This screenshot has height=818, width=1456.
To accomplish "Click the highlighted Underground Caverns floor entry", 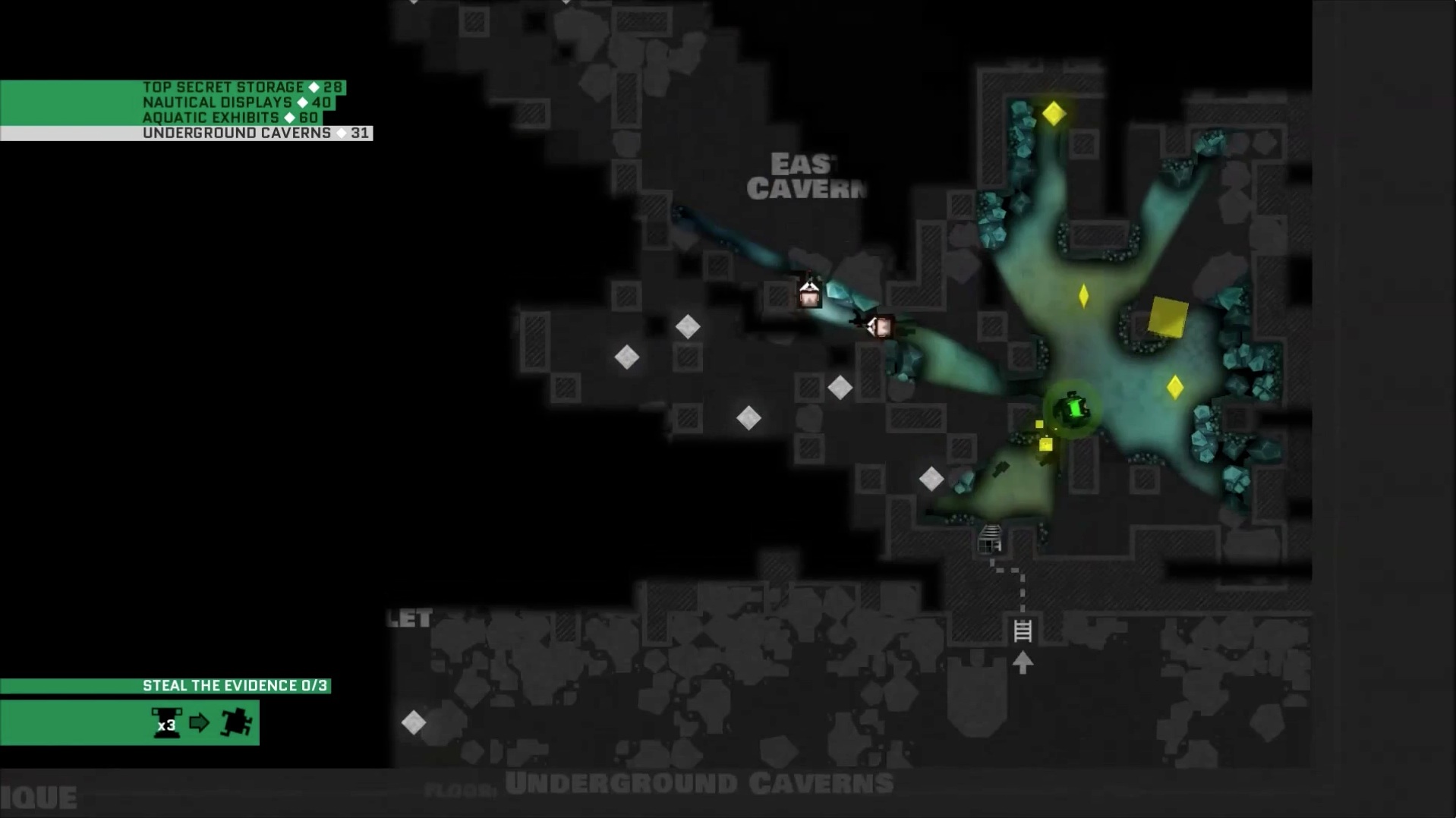I will click(x=255, y=134).
